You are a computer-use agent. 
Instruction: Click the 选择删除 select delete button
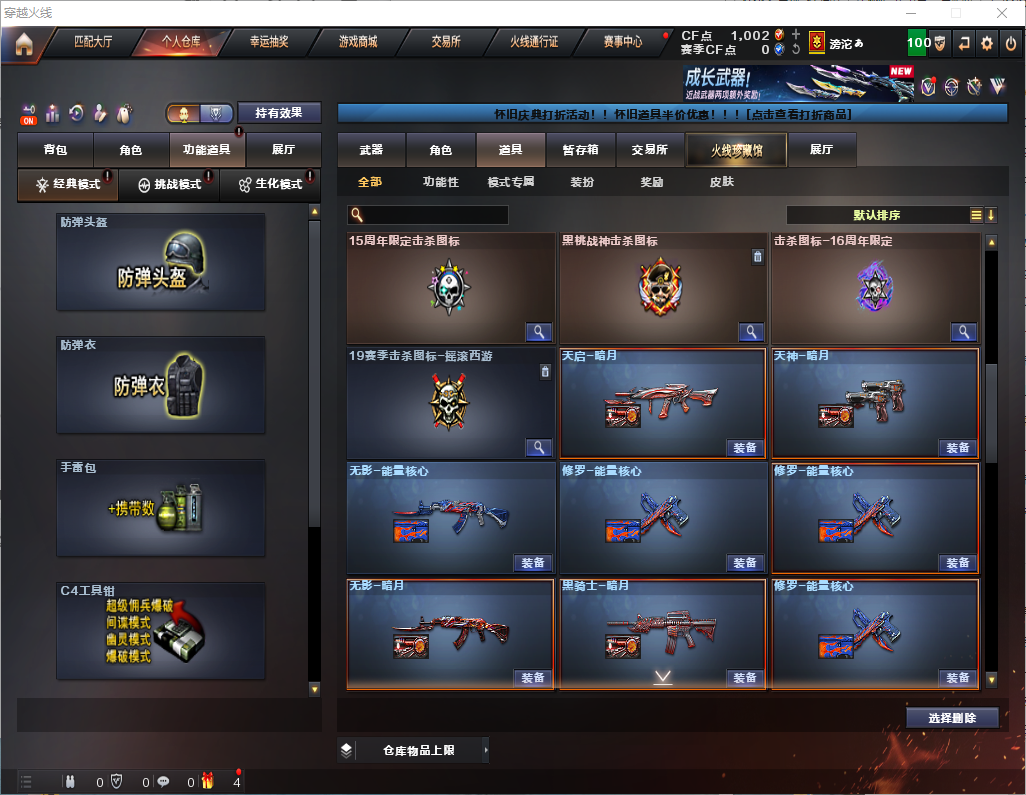coord(952,718)
